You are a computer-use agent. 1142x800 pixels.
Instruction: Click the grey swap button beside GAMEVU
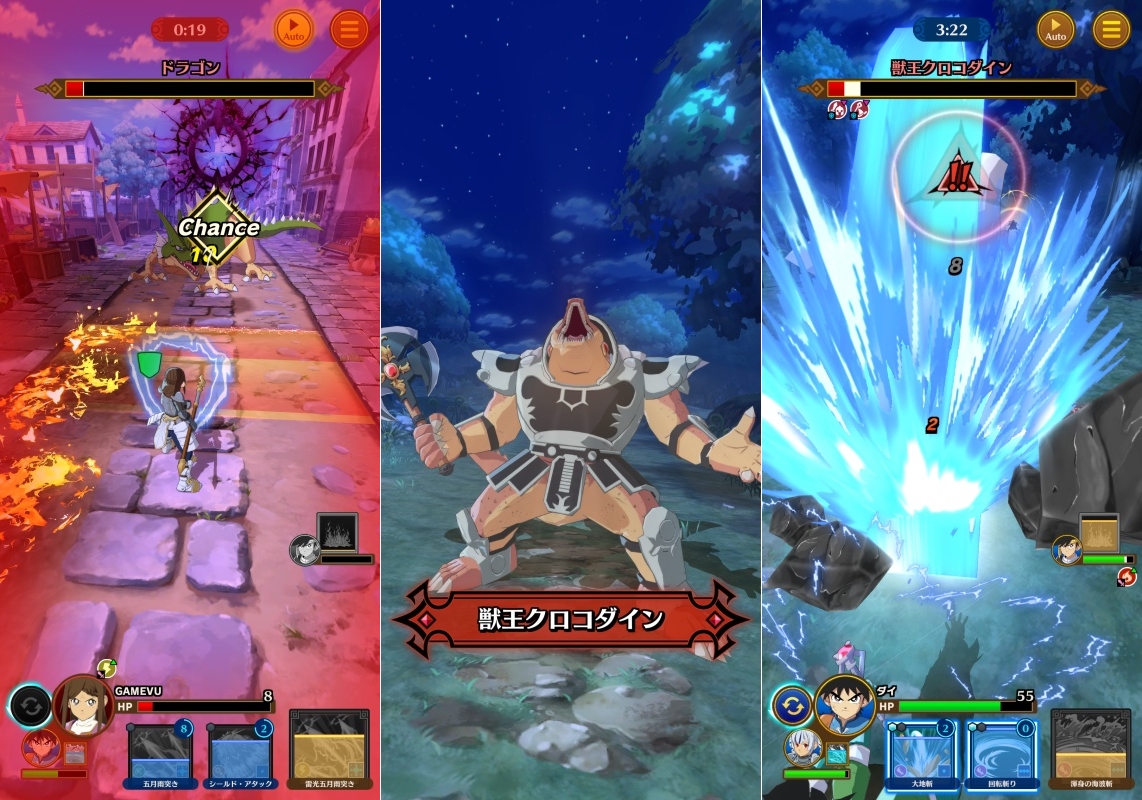tap(31, 706)
